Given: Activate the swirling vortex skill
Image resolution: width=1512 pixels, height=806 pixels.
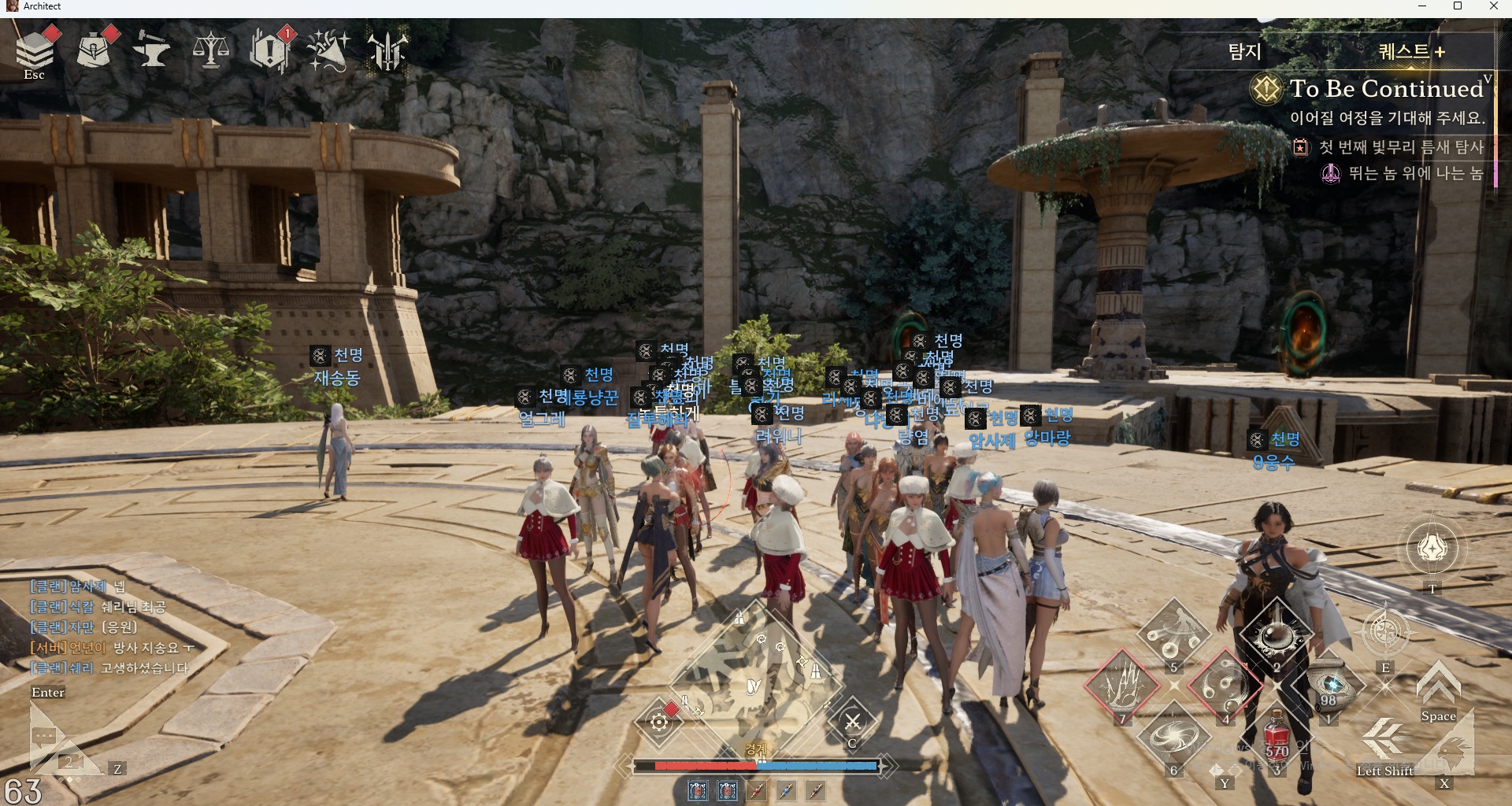Looking at the screenshot, I should 1173,738.
